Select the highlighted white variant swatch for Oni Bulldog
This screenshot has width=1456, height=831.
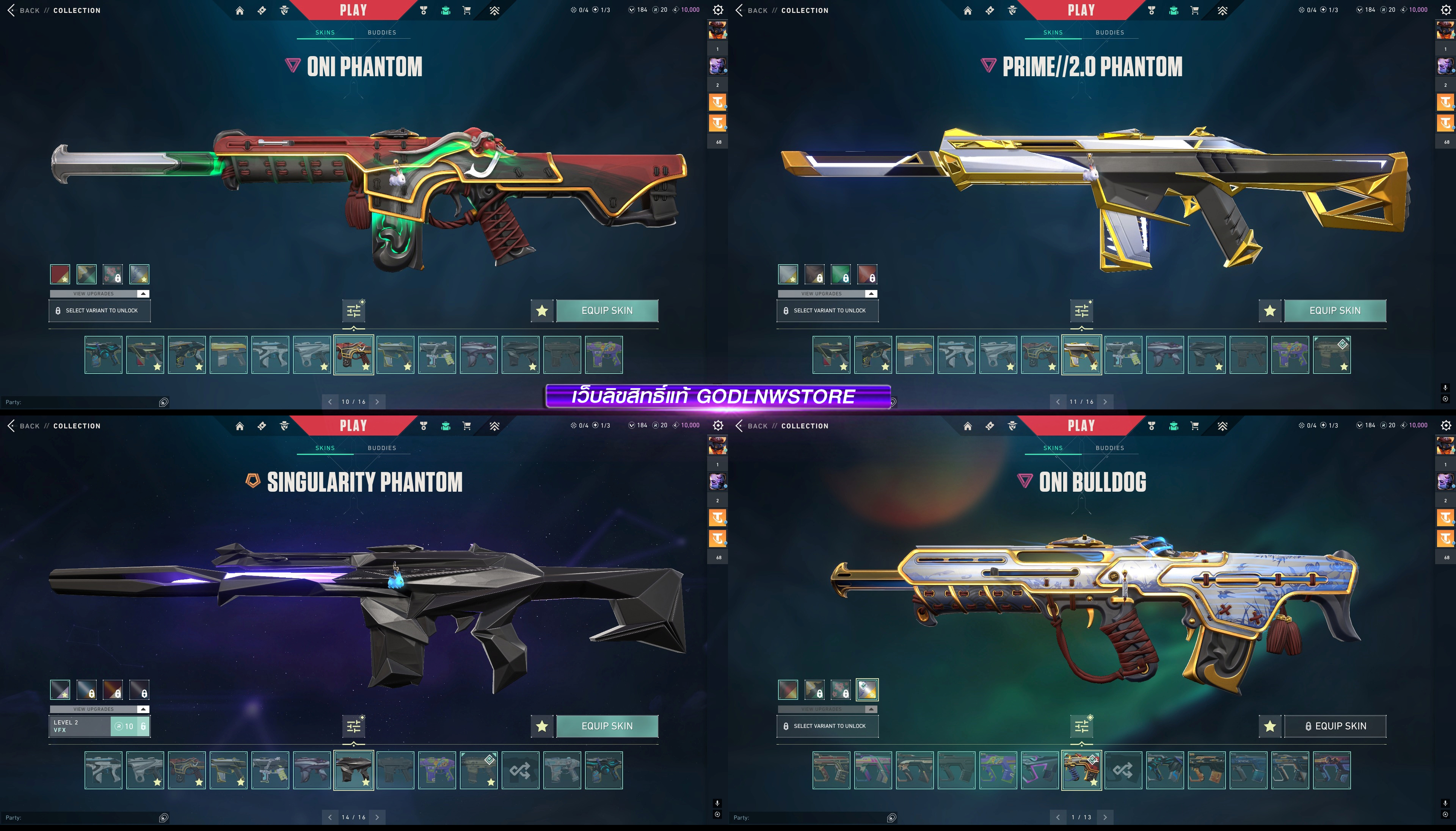pos(866,690)
